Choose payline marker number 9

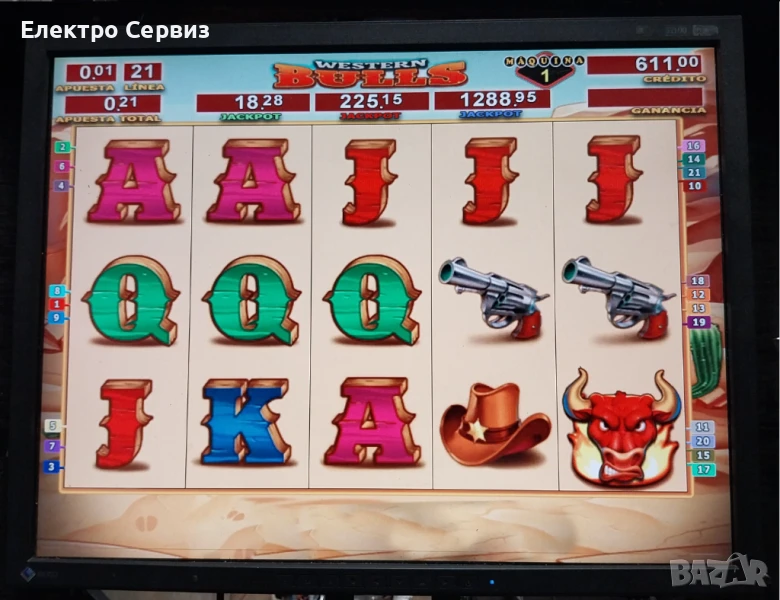point(56,317)
